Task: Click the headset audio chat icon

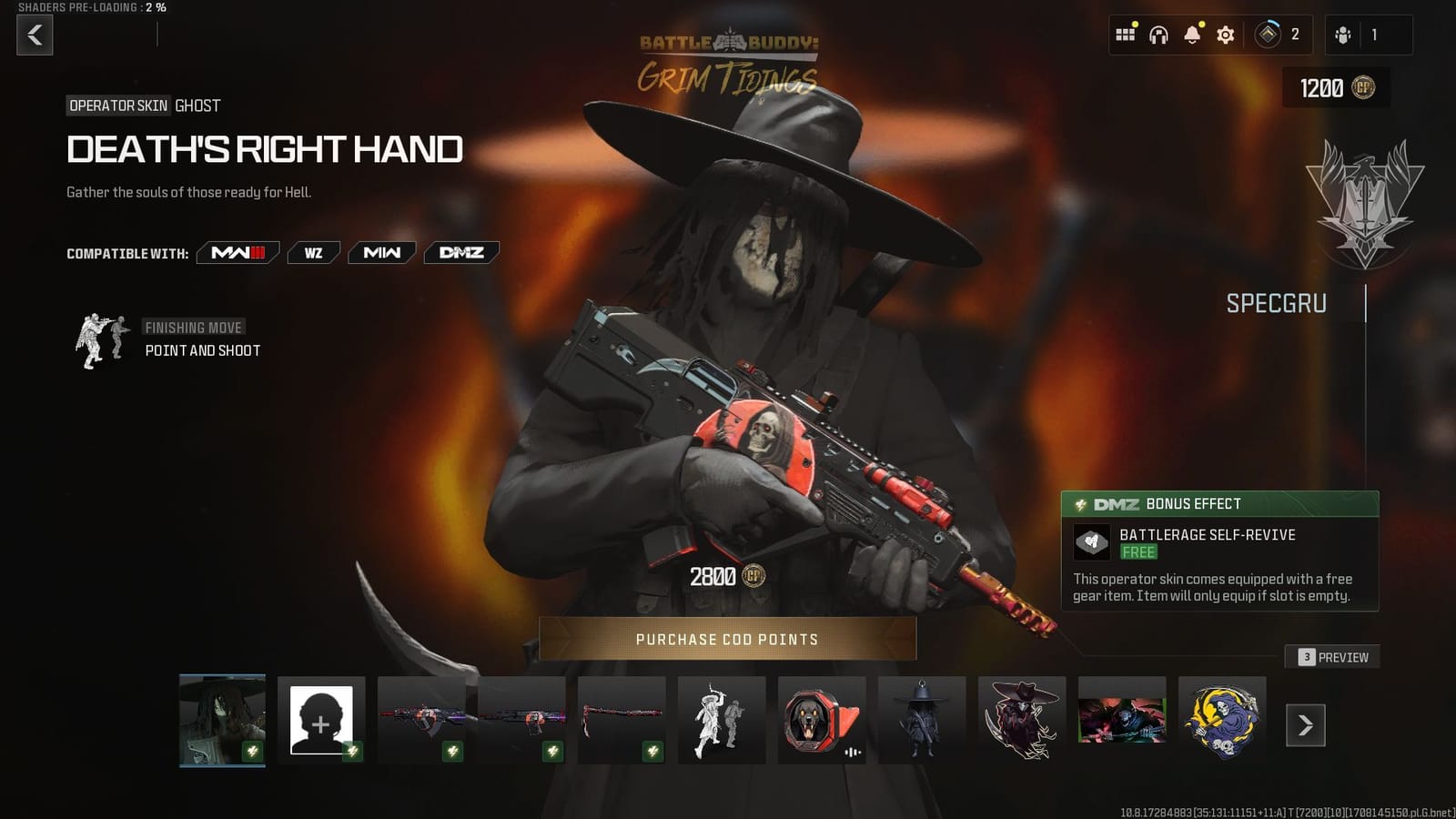Action: pos(1158,34)
